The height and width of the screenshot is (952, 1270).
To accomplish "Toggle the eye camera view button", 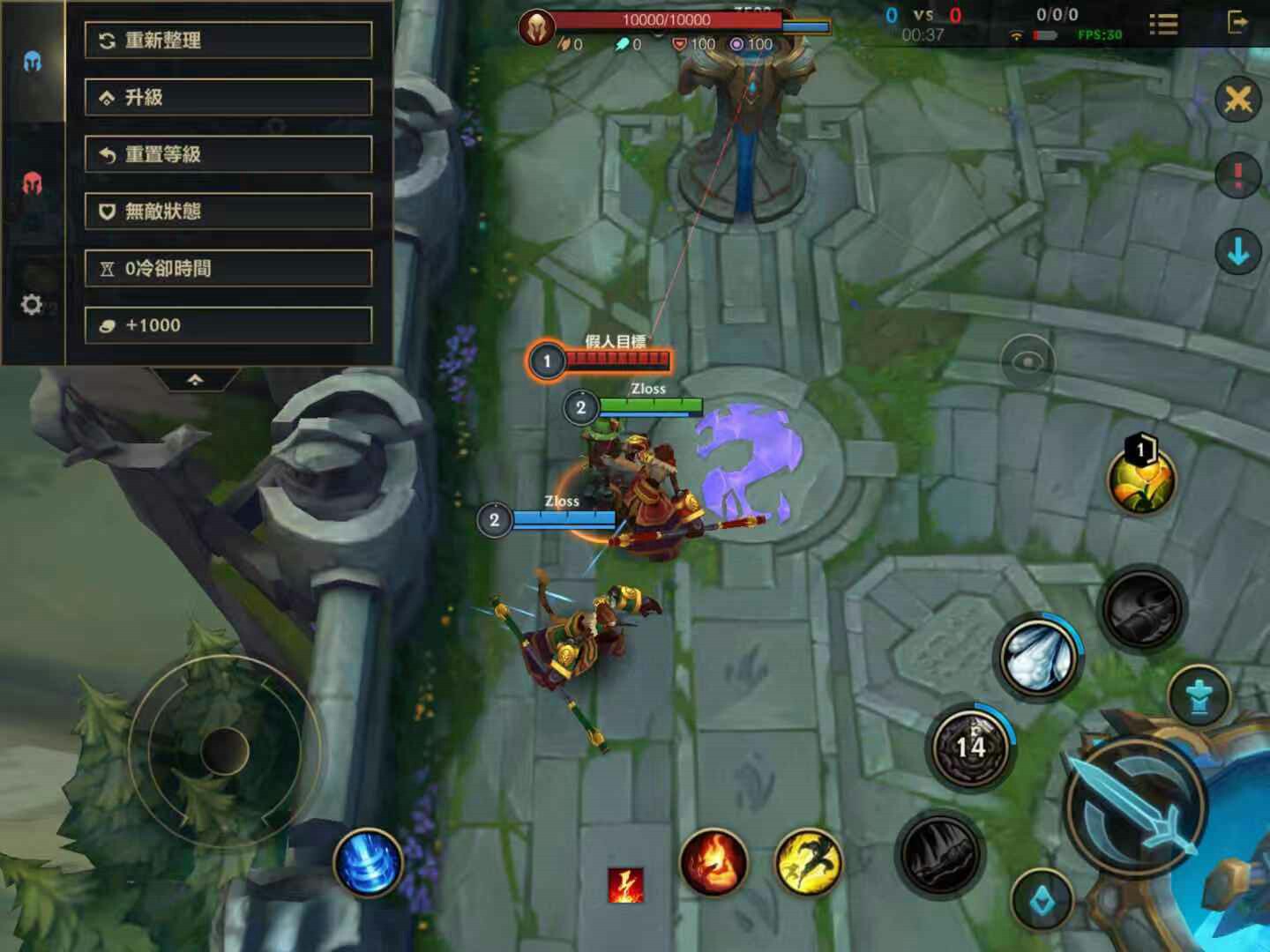I will [x=1027, y=361].
